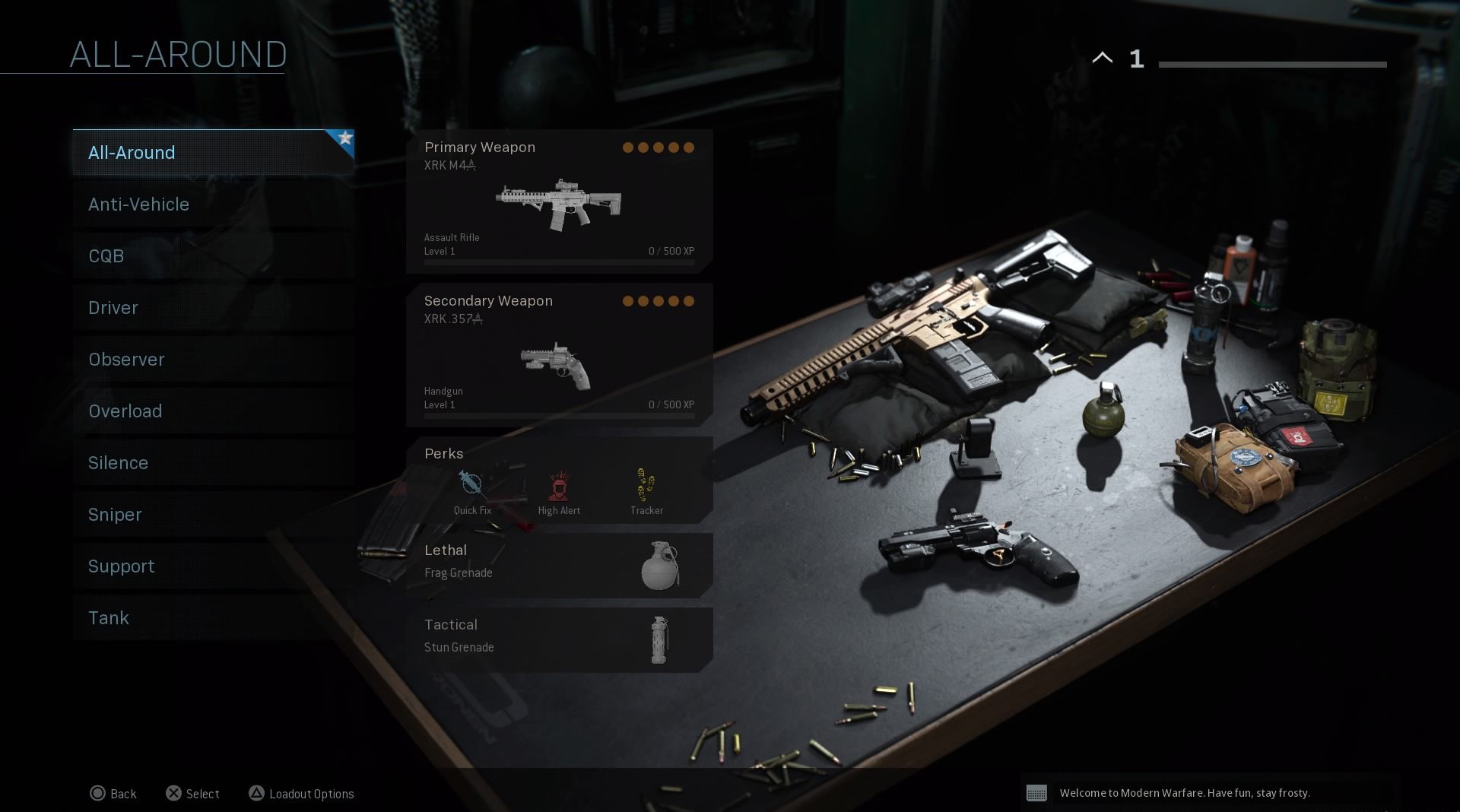Select the Sniper loadout

[213, 515]
